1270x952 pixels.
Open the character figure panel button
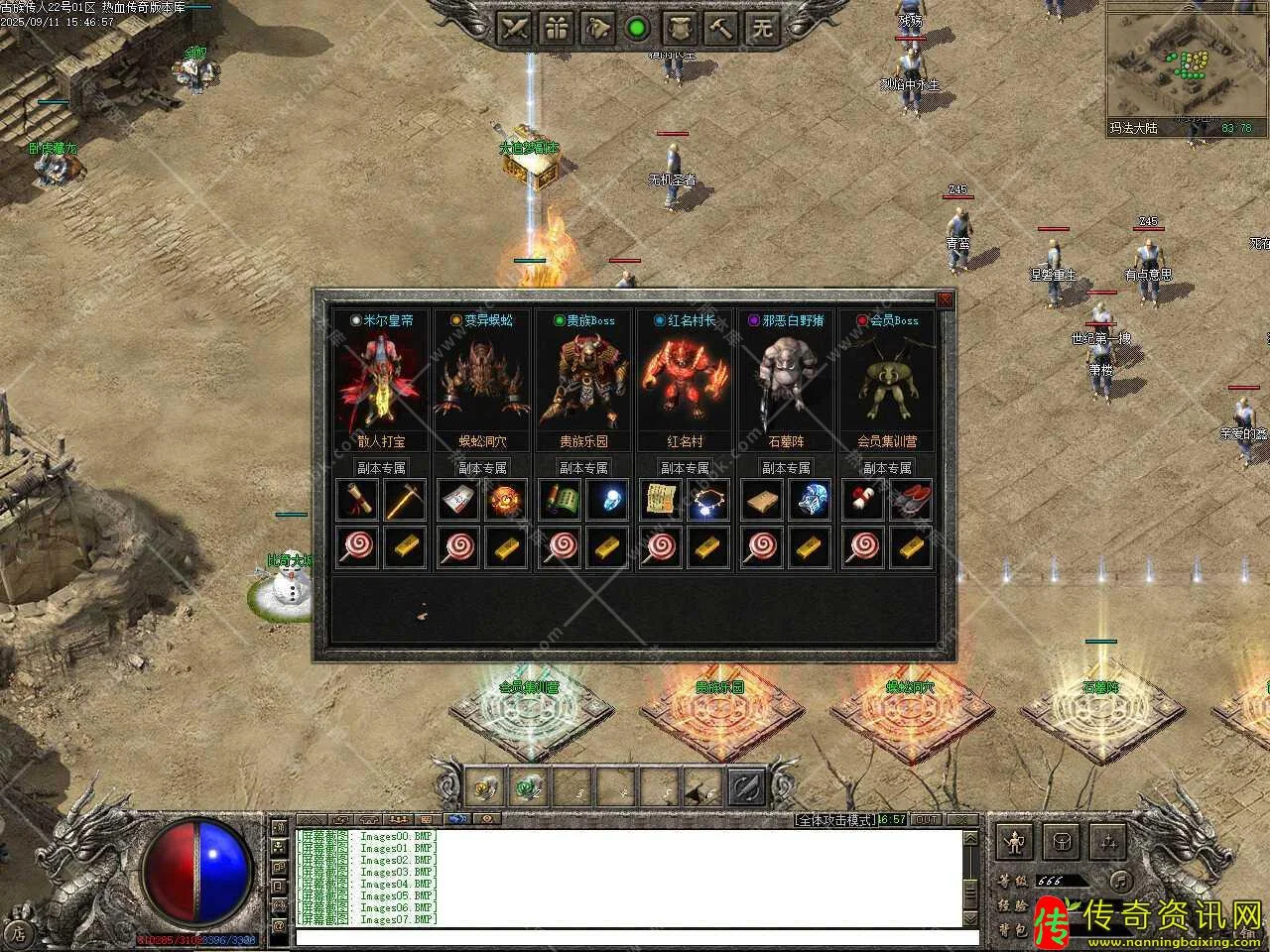coord(1014,842)
